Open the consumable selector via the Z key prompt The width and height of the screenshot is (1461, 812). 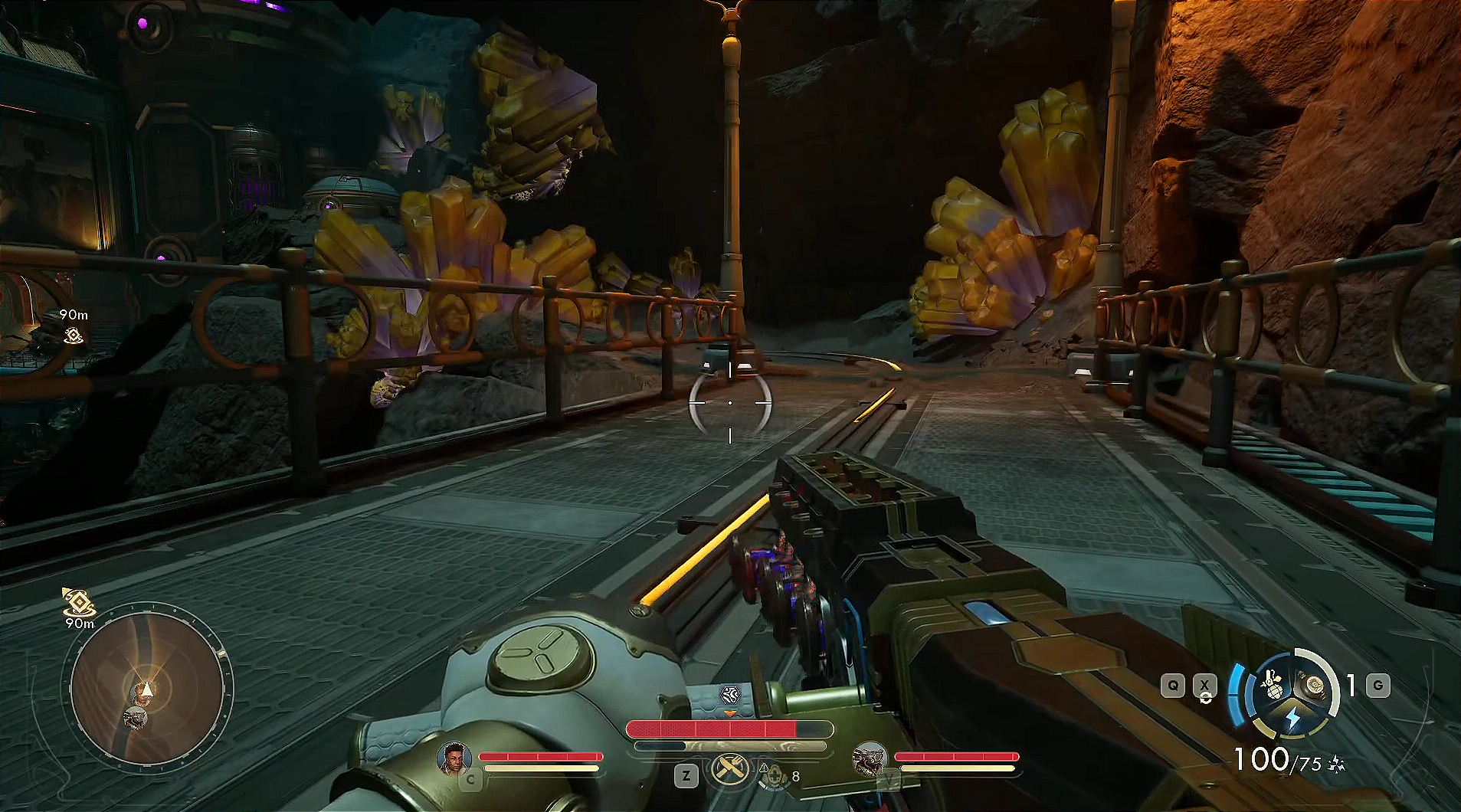686,775
